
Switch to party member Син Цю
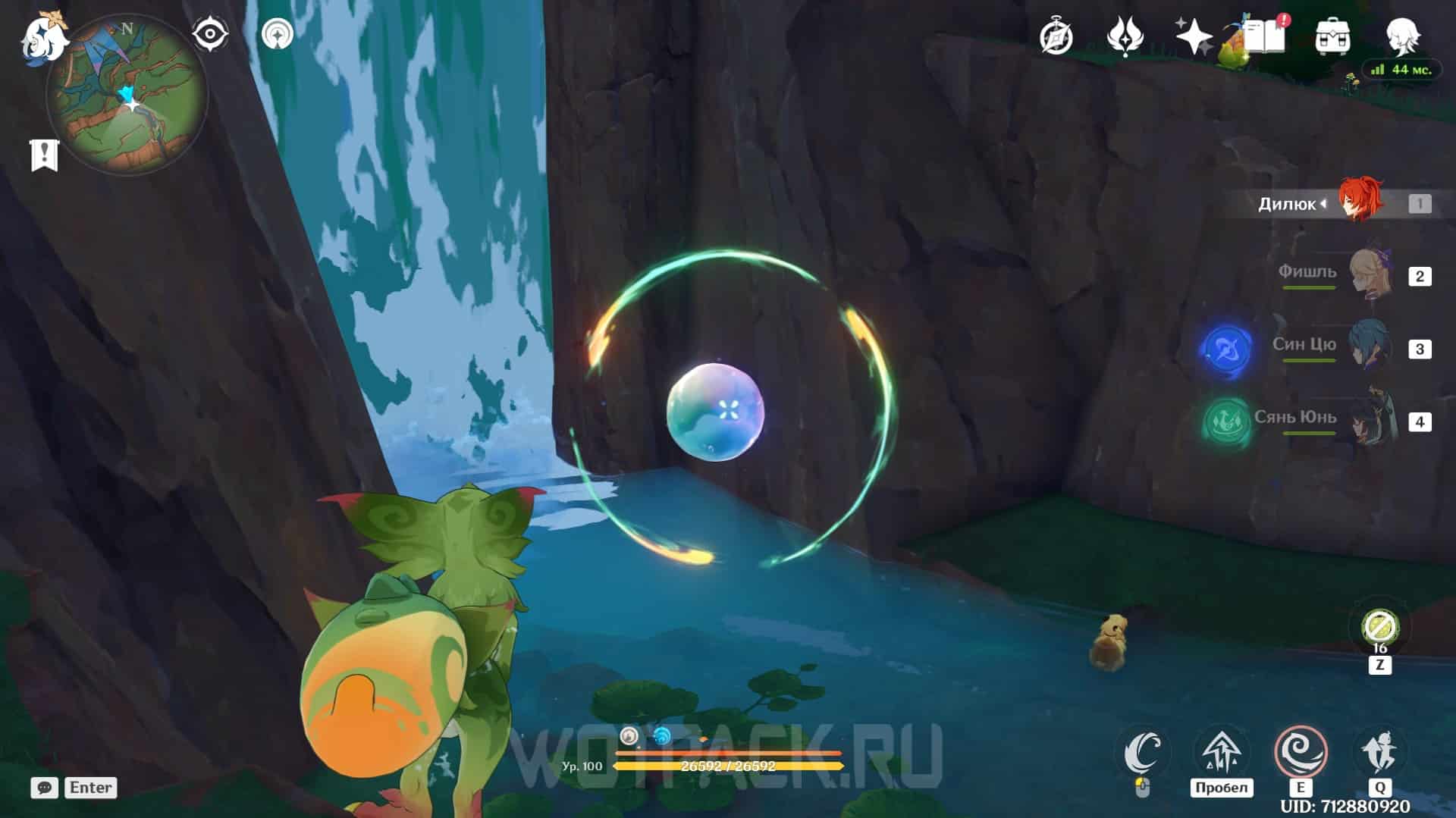[x=1370, y=347]
